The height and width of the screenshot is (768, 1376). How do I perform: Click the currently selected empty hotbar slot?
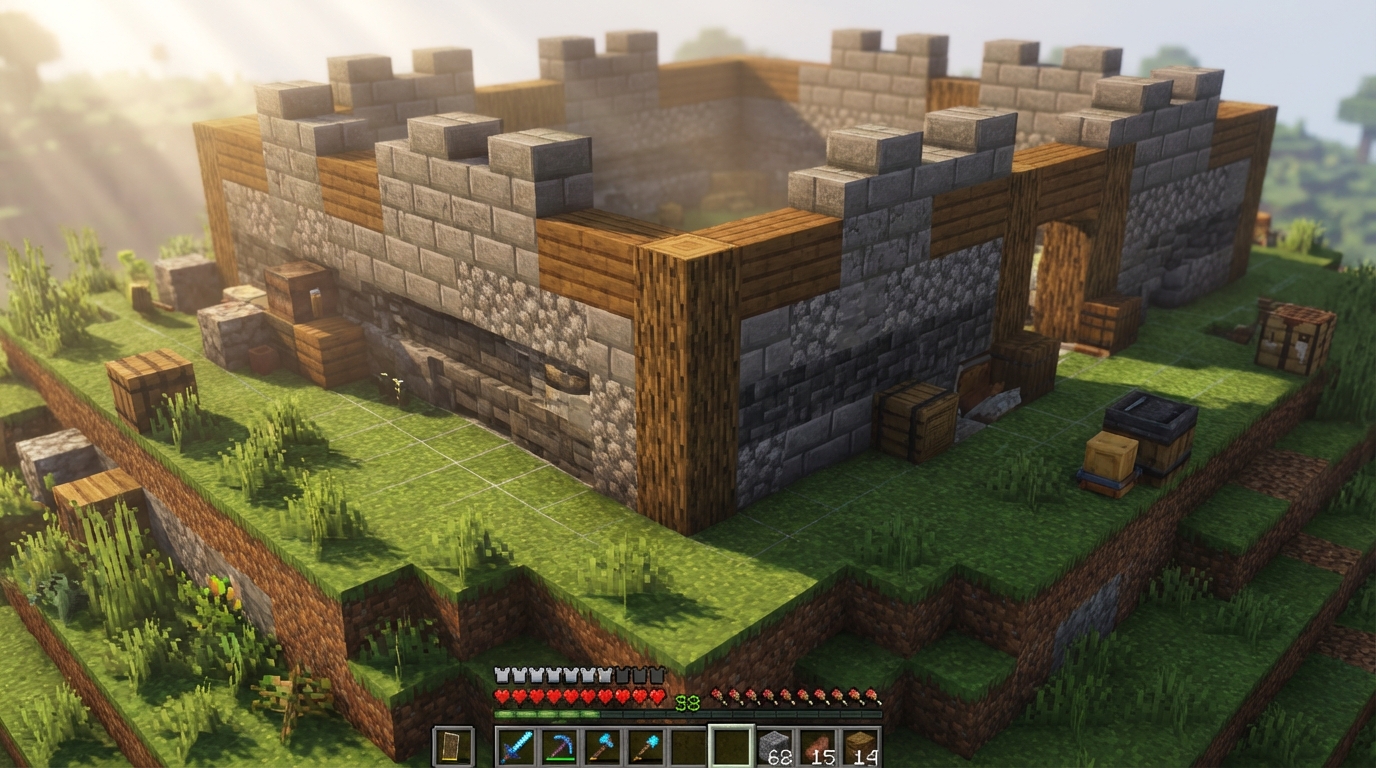730,746
